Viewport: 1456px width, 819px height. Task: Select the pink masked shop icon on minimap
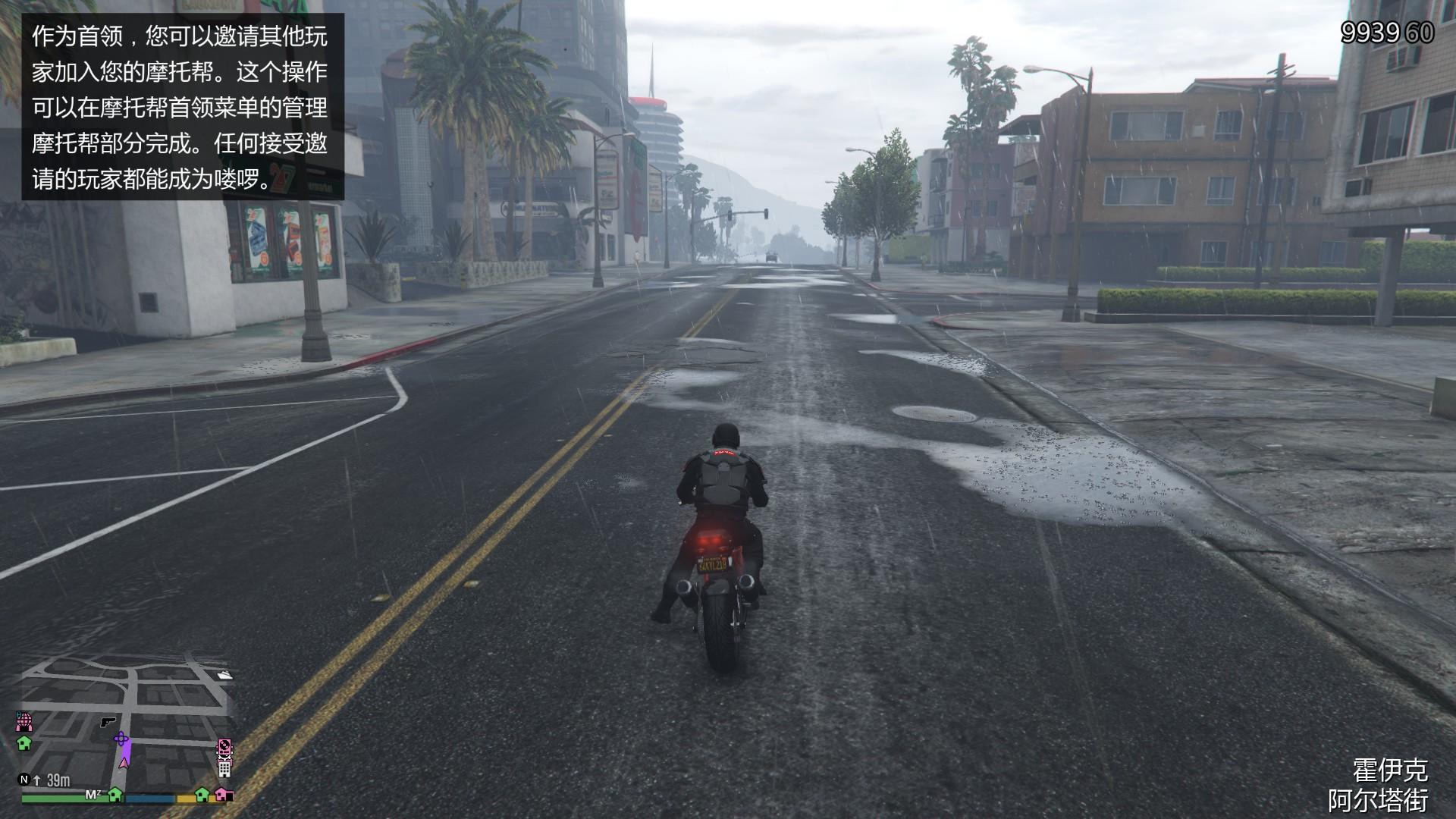coord(24,722)
